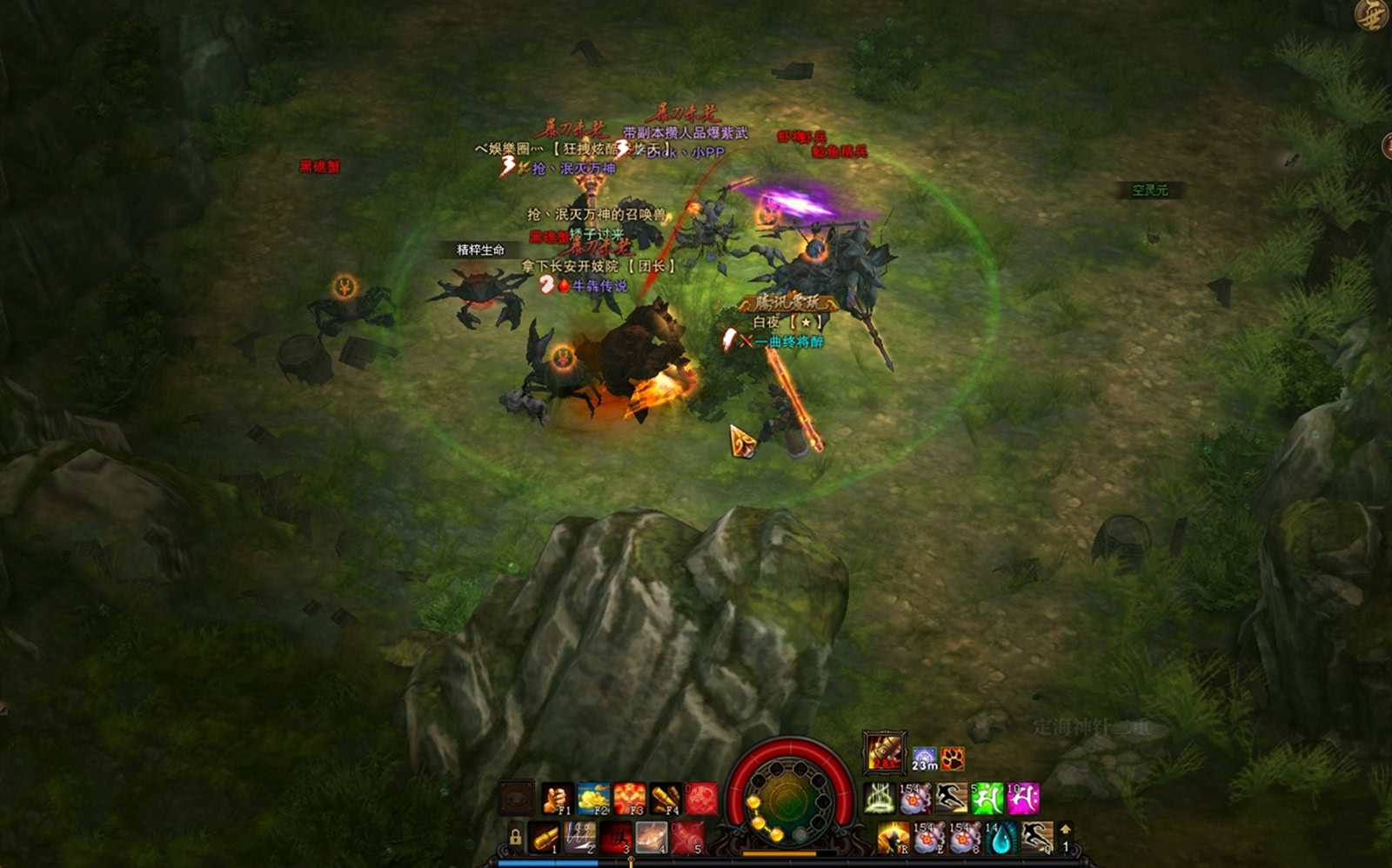Open the round gold emblem in the corner
1392x868 pixels.
1373,16
